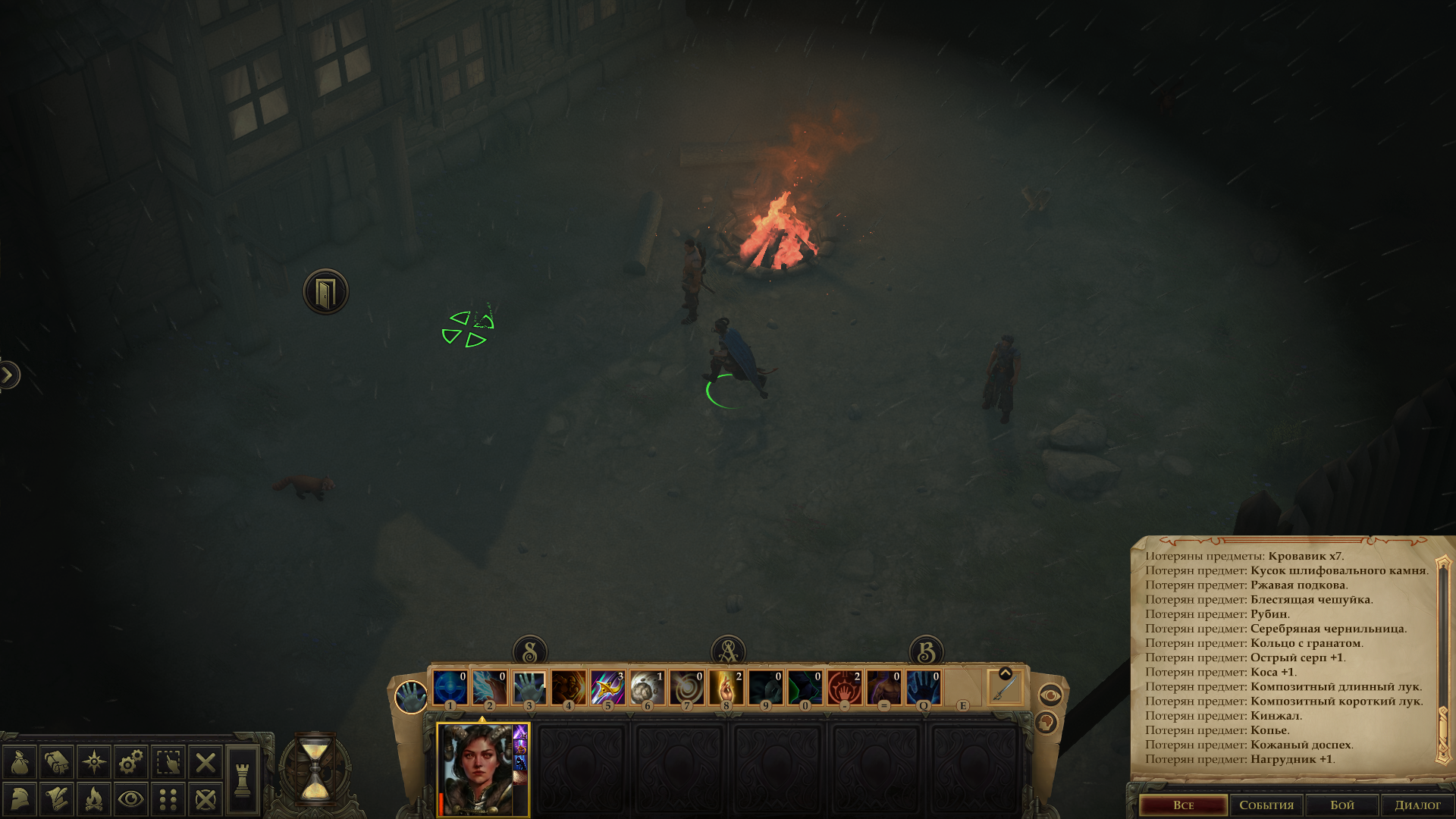Switch the log to the Диалог tab
The image size is (1456, 819).
click(x=1417, y=805)
